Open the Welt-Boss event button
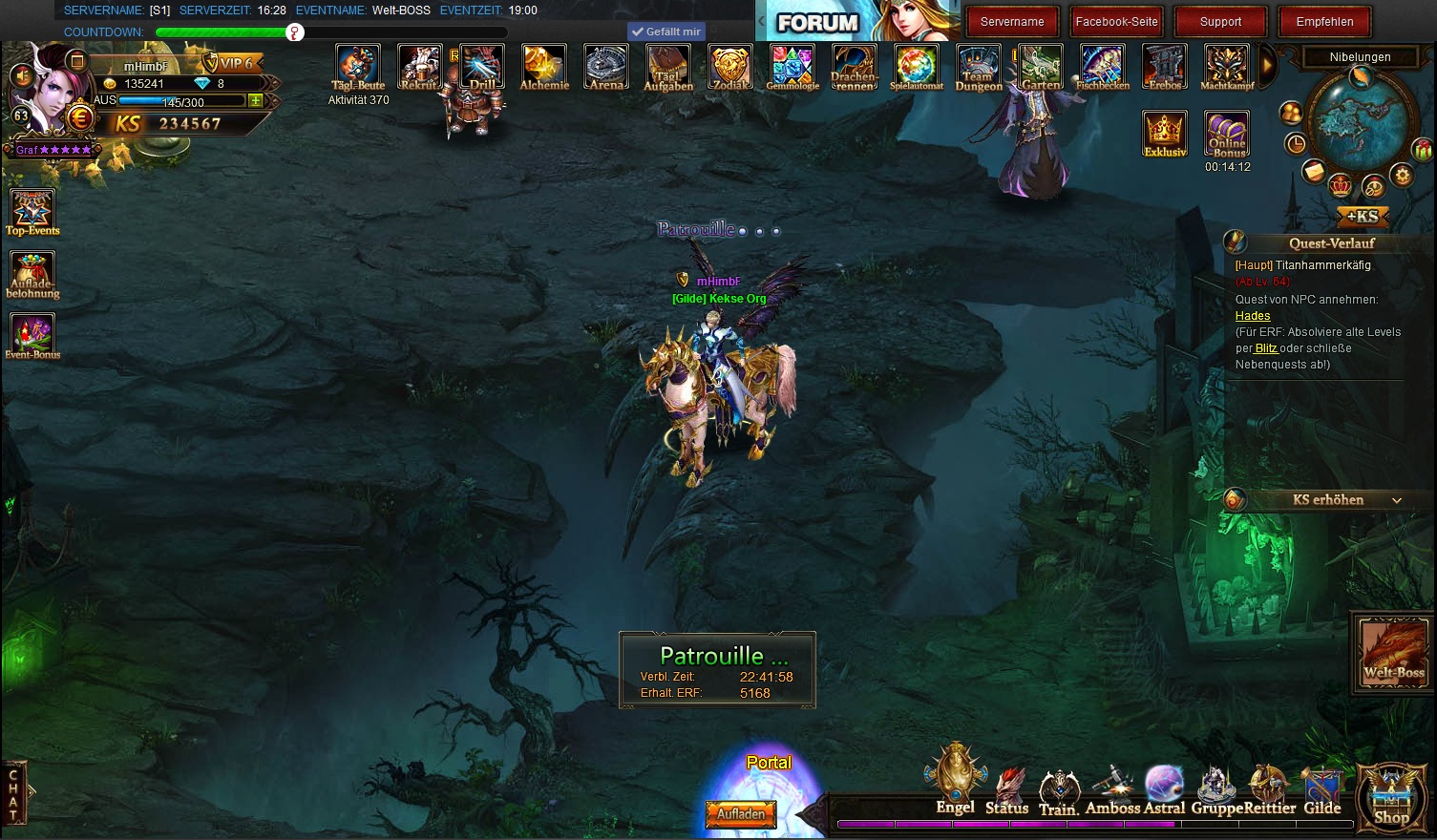The height and width of the screenshot is (840, 1437). [1393, 652]
